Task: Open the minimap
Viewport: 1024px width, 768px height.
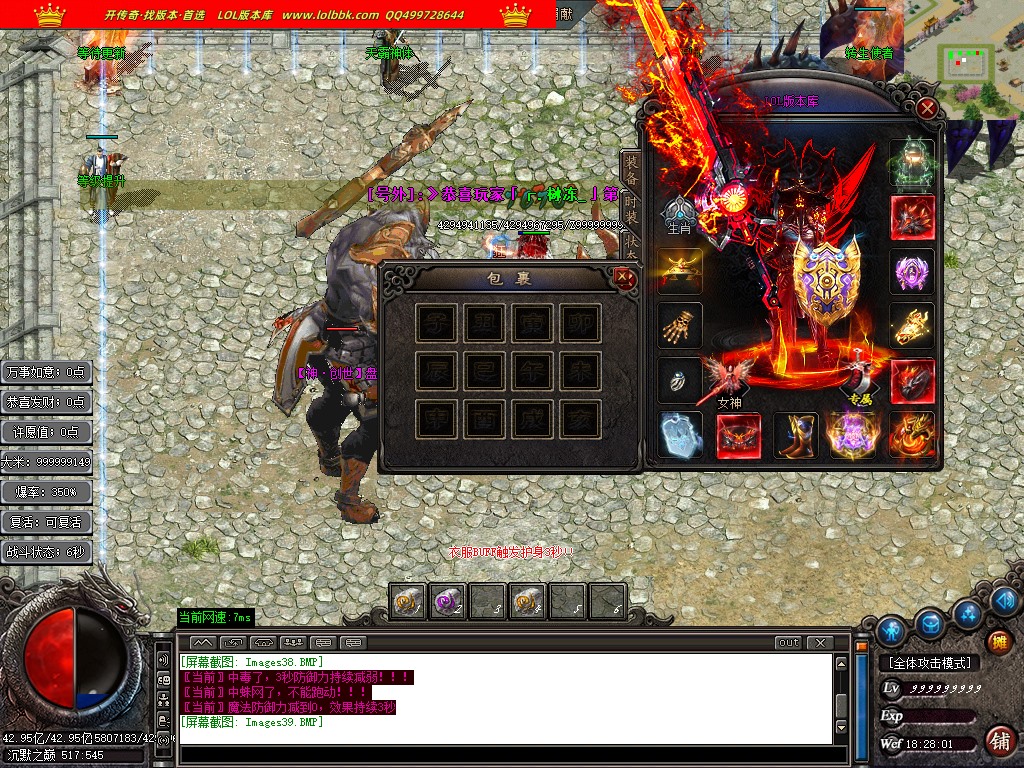Action: pyautogui.click(x=967, y=64)
